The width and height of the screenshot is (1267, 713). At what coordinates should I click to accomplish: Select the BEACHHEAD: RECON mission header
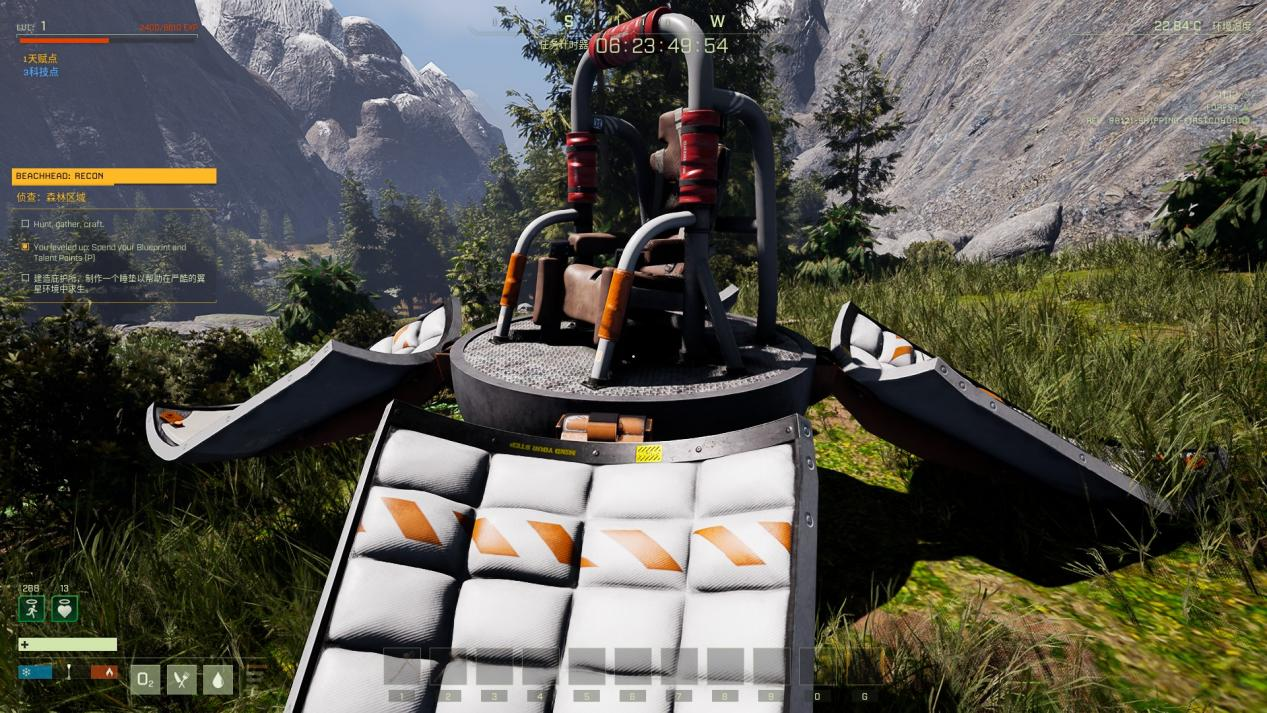coord(114,176)
